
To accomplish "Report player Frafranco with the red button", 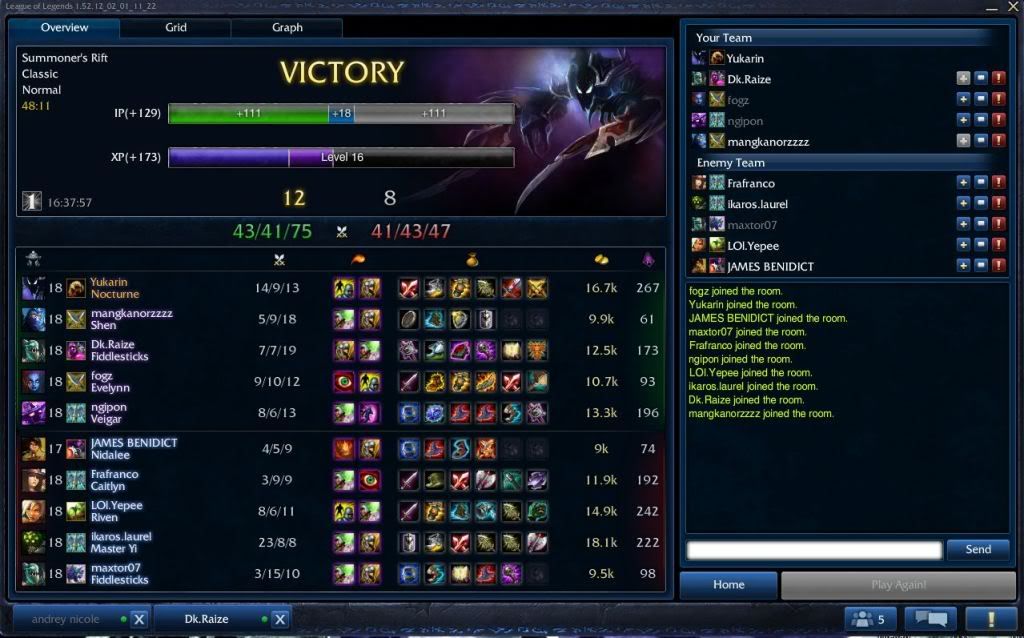I will pyautogui.click(x=998, y=183).
